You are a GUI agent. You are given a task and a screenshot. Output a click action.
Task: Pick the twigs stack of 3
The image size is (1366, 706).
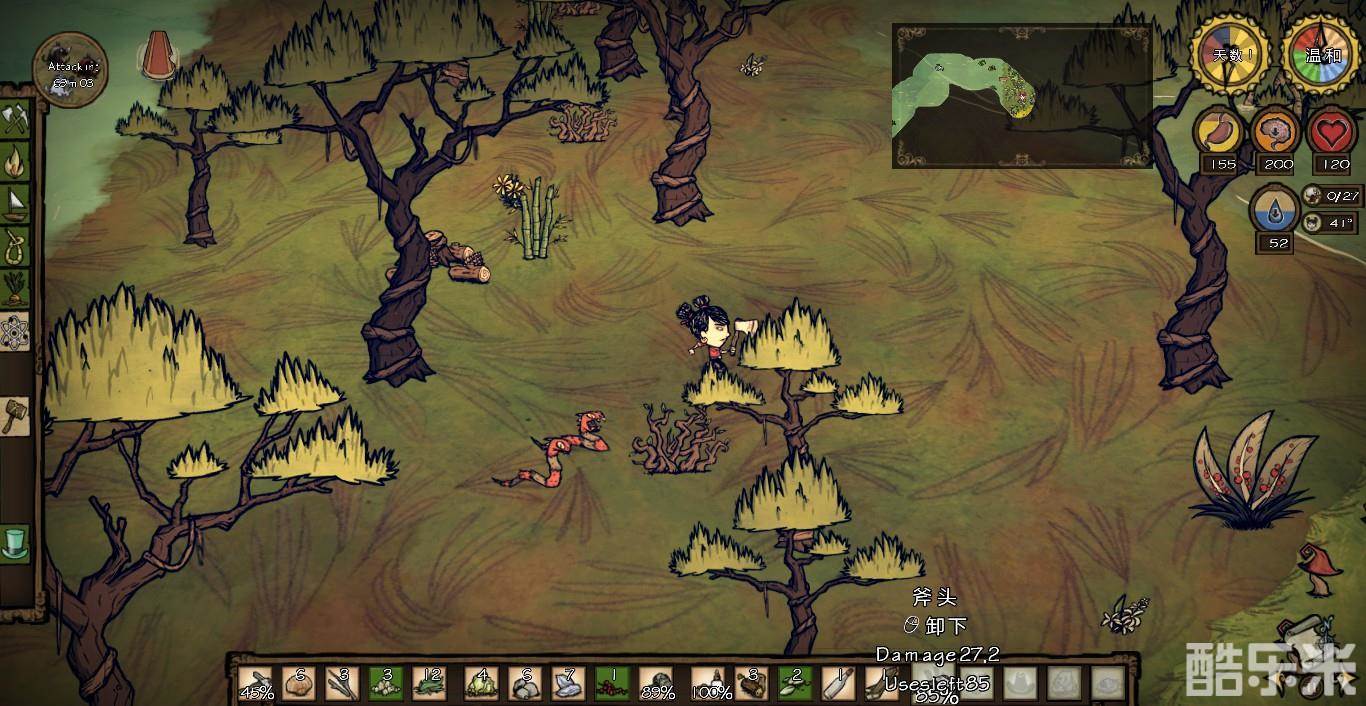[x=342, y=683]
